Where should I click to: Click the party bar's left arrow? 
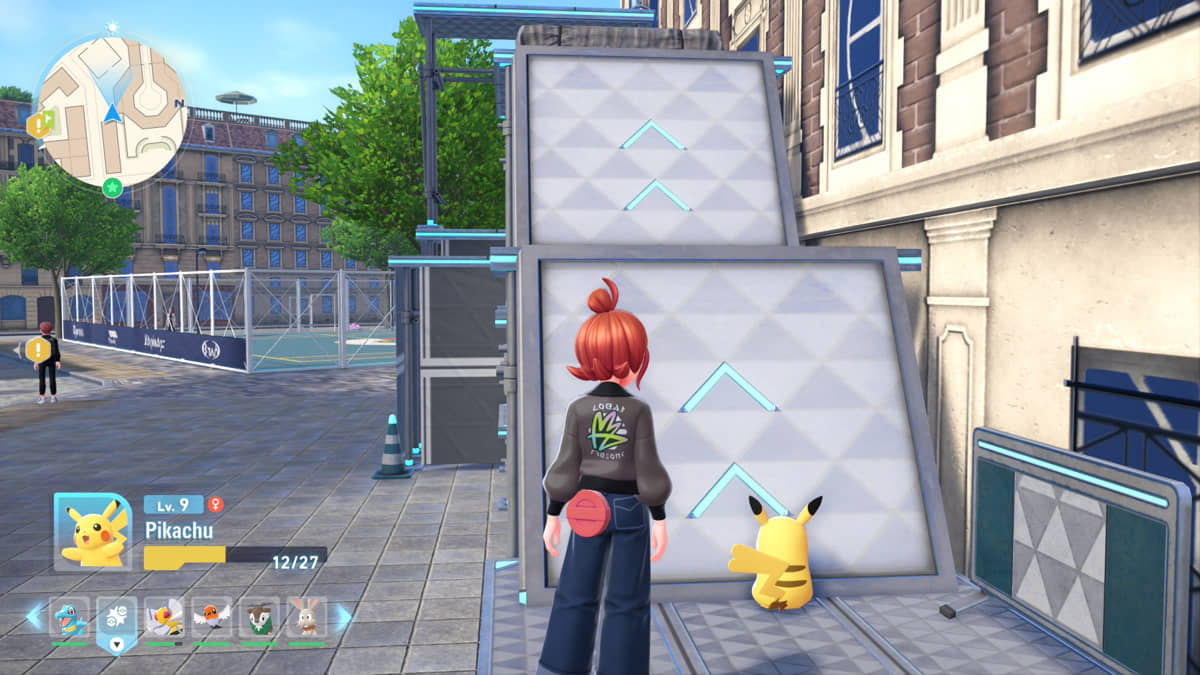(35, 617)
